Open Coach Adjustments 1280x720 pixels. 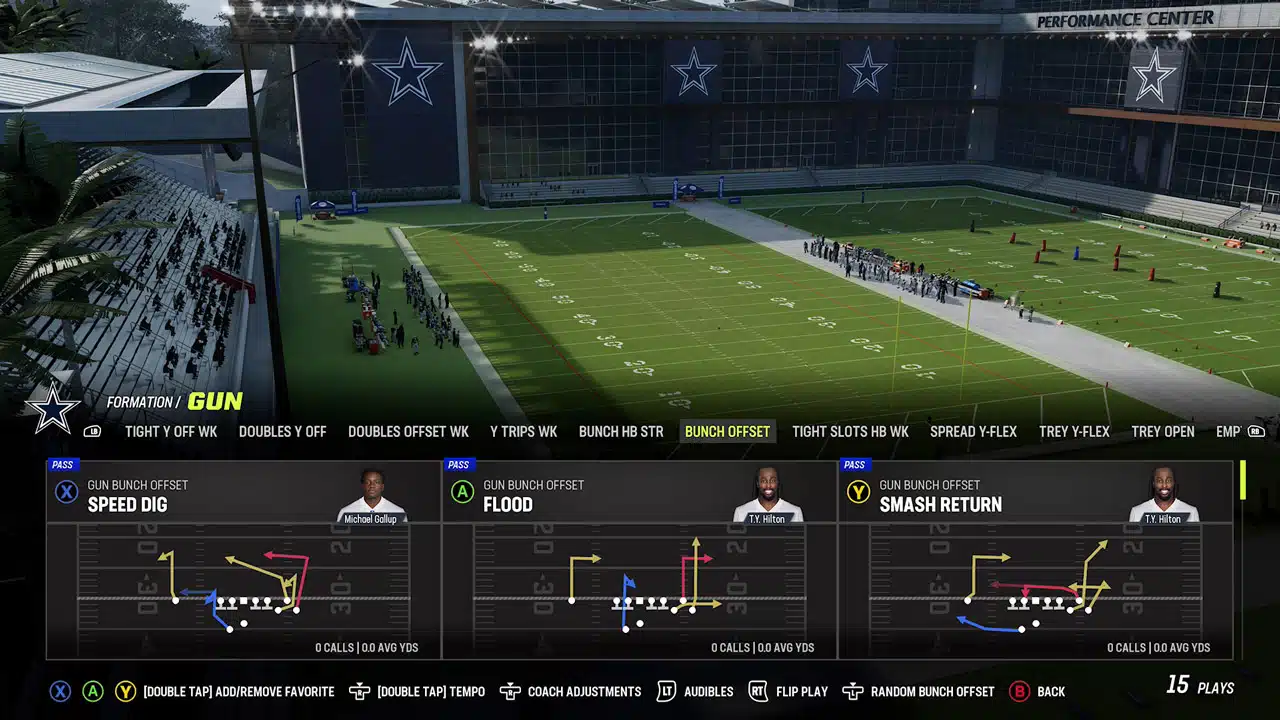point(584,691)
